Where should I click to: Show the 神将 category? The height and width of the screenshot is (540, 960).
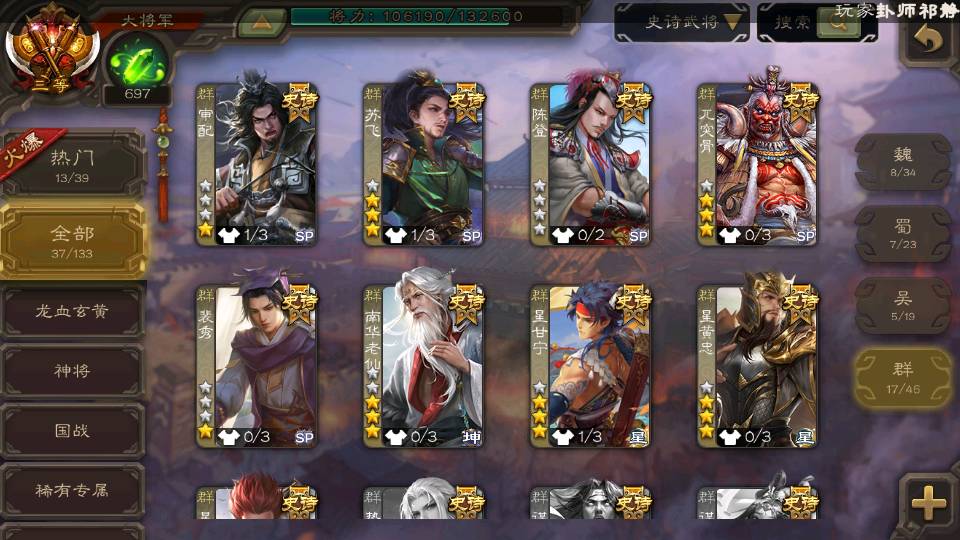[x=72, y=371]
